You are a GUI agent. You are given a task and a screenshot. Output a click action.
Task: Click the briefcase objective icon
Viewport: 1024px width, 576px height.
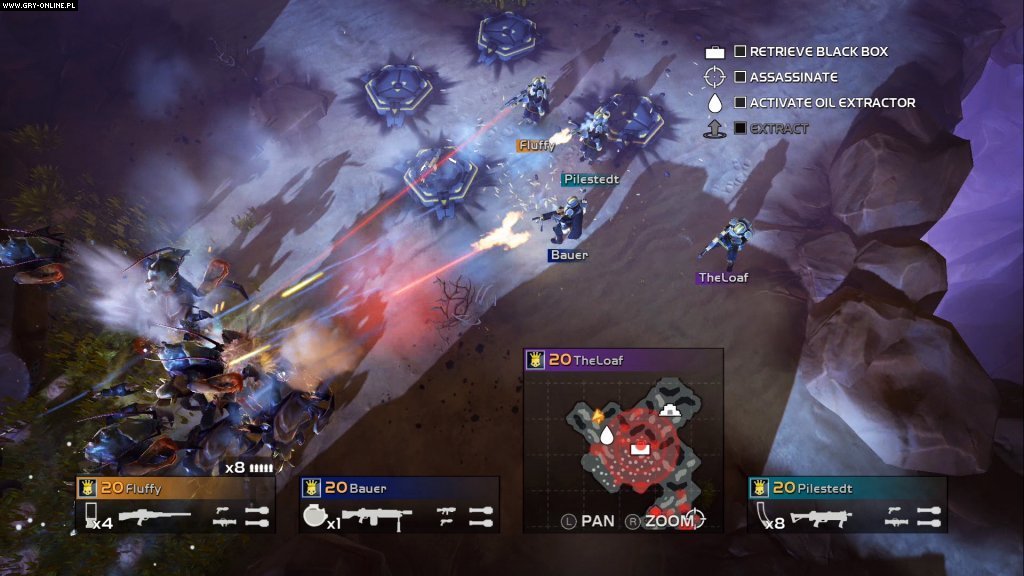pyautogui.click(x=714, y=52)
